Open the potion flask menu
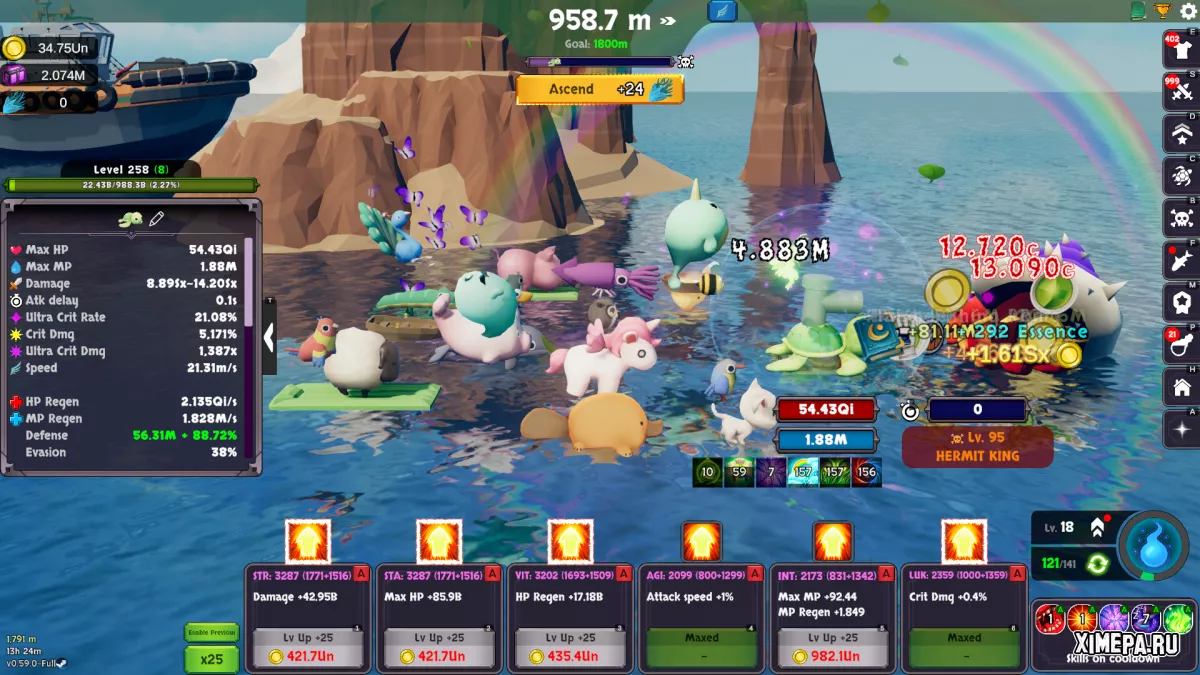This screenshot has width=1200, height=675. [x=1181, y=345]
